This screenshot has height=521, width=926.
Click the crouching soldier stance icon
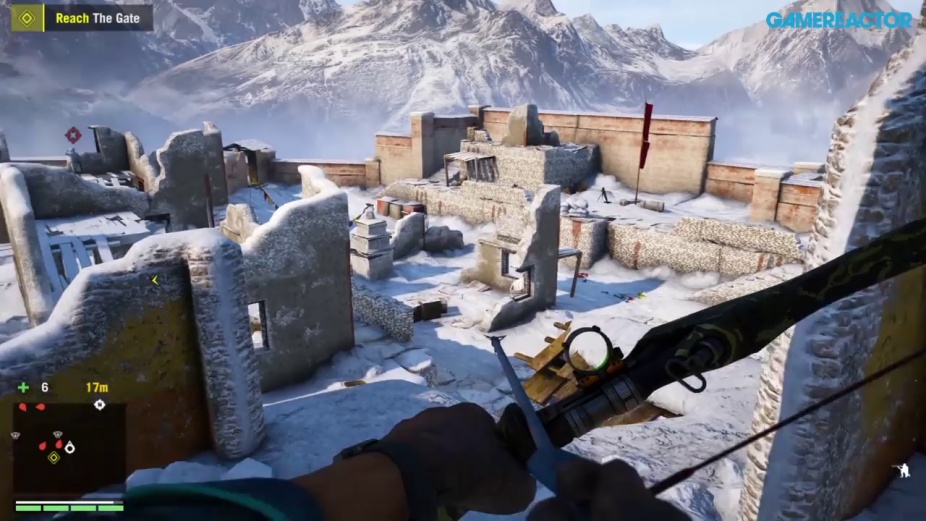click(903, 469)
